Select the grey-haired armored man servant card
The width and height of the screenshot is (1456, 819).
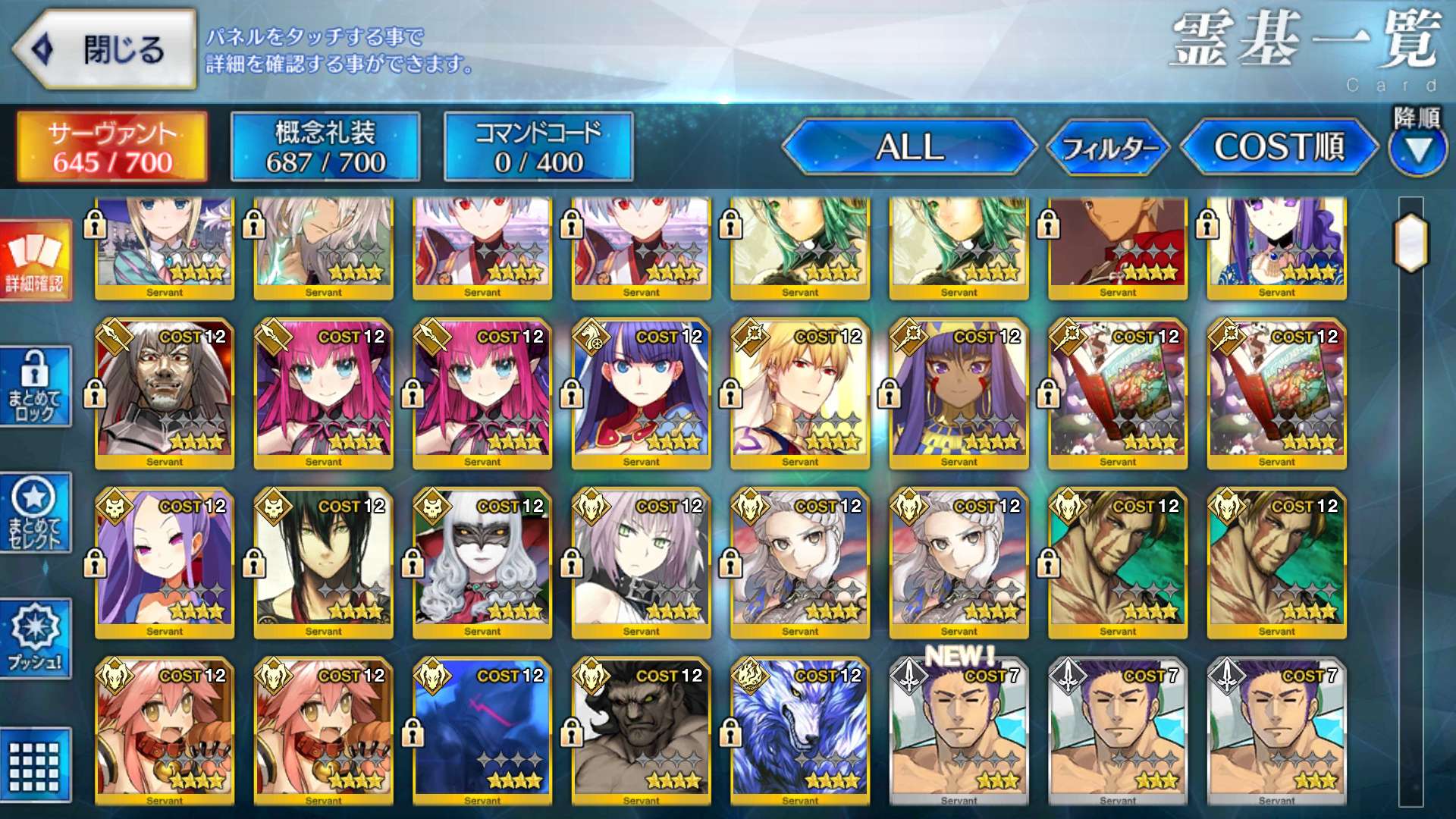coord(165,393)
